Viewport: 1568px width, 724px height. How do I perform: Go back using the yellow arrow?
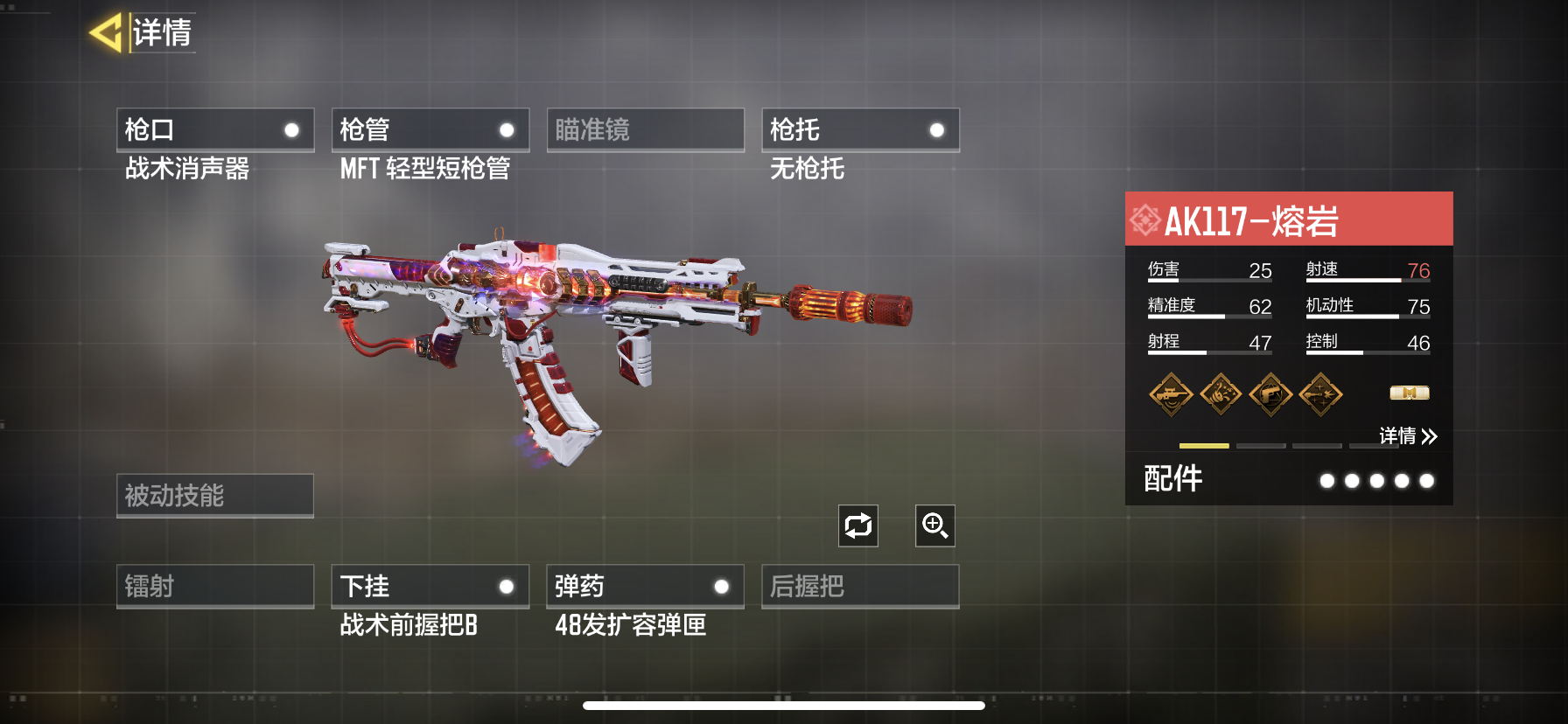pyautogui.click(x=106, y=33)
